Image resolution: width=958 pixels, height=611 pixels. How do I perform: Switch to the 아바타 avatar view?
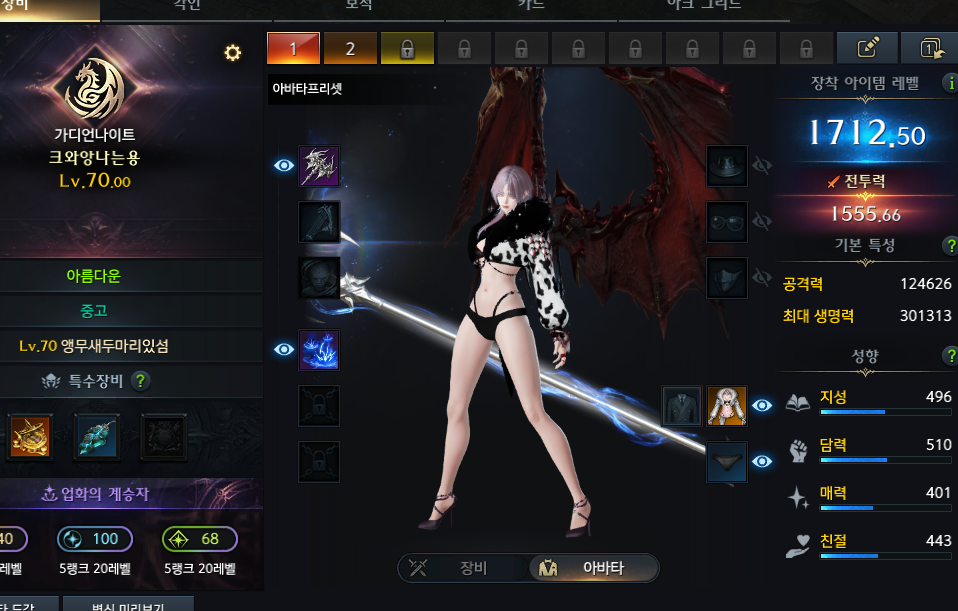click(x=593, y=569)
